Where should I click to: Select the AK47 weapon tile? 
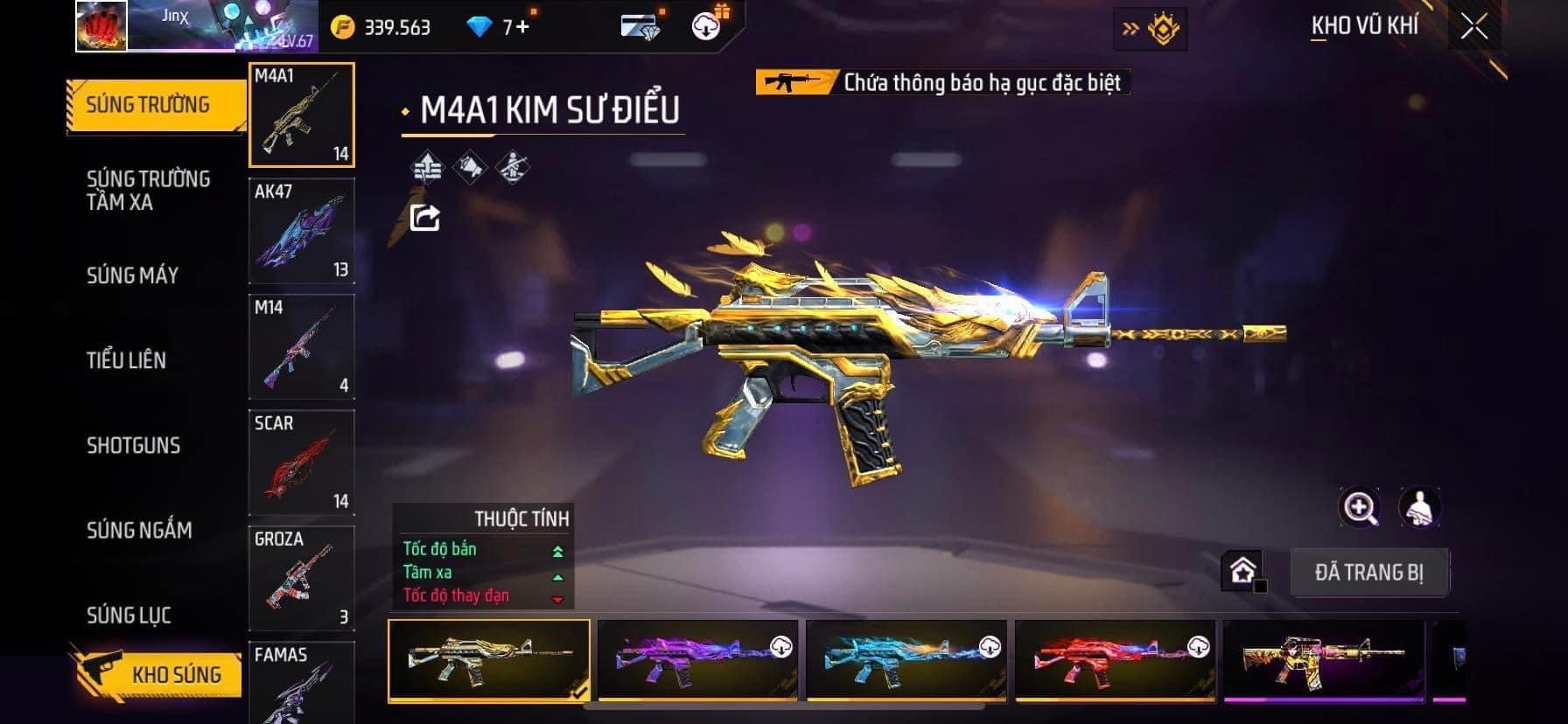pyautogui.click(x=302, y=231)
